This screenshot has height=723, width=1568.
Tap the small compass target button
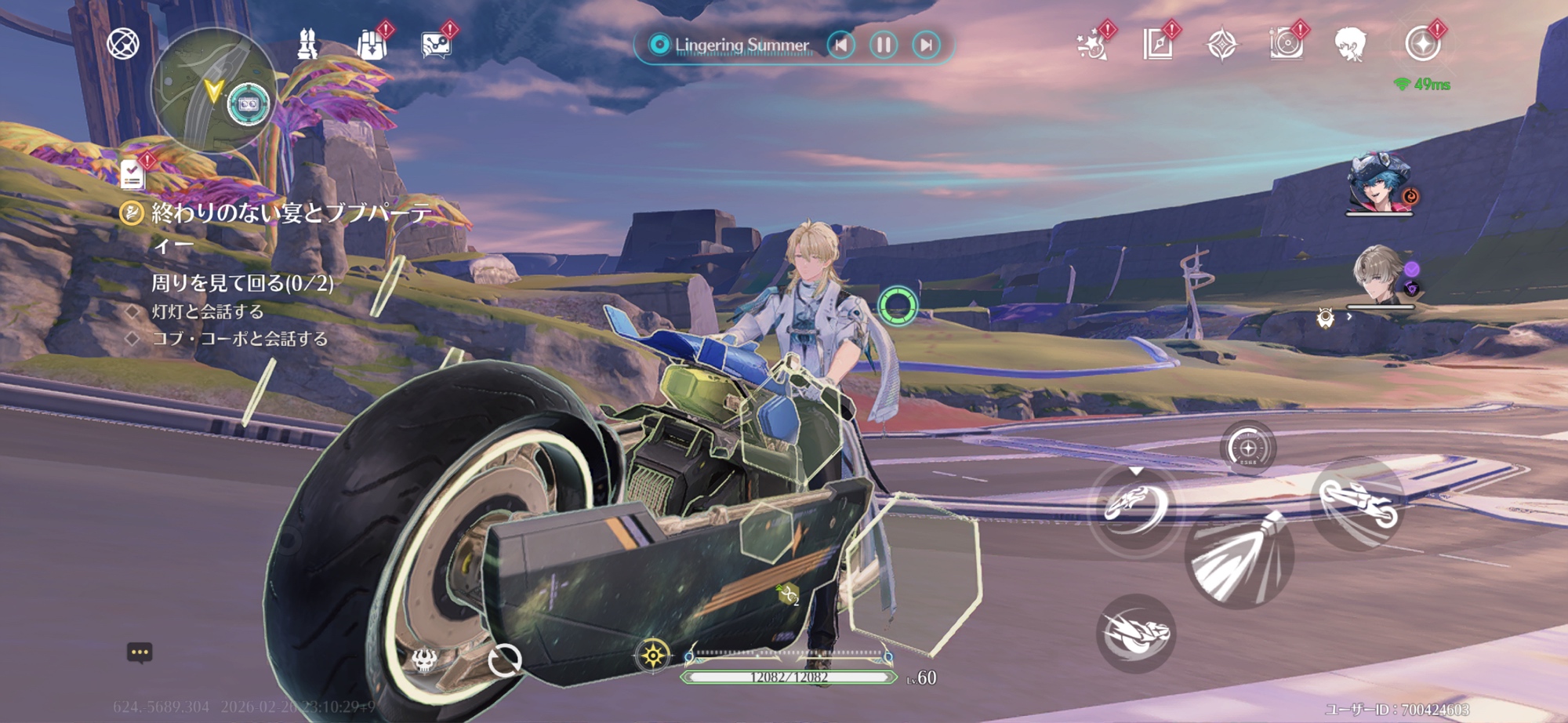click(x=1248, y=449)
